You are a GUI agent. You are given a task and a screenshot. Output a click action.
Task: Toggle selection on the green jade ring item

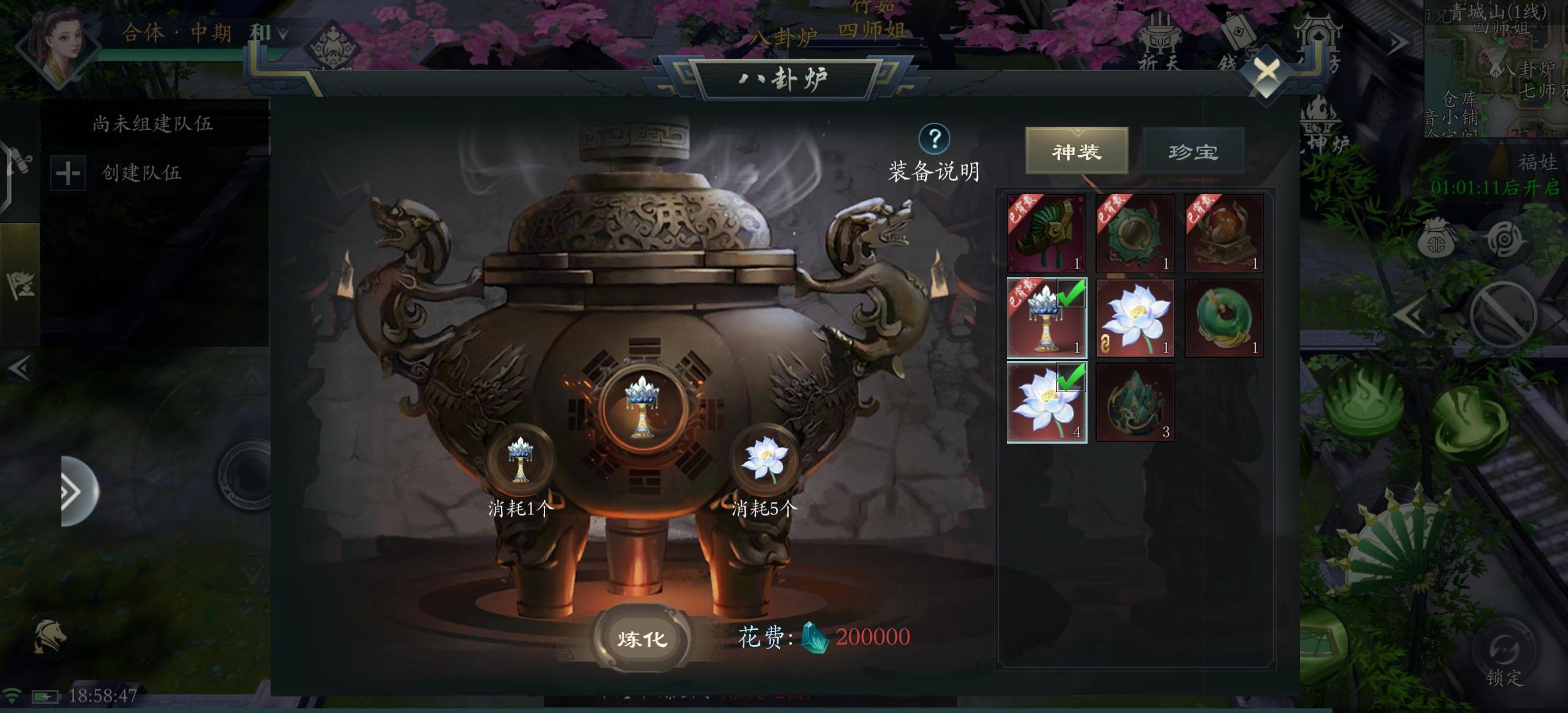pos(1224,317)
